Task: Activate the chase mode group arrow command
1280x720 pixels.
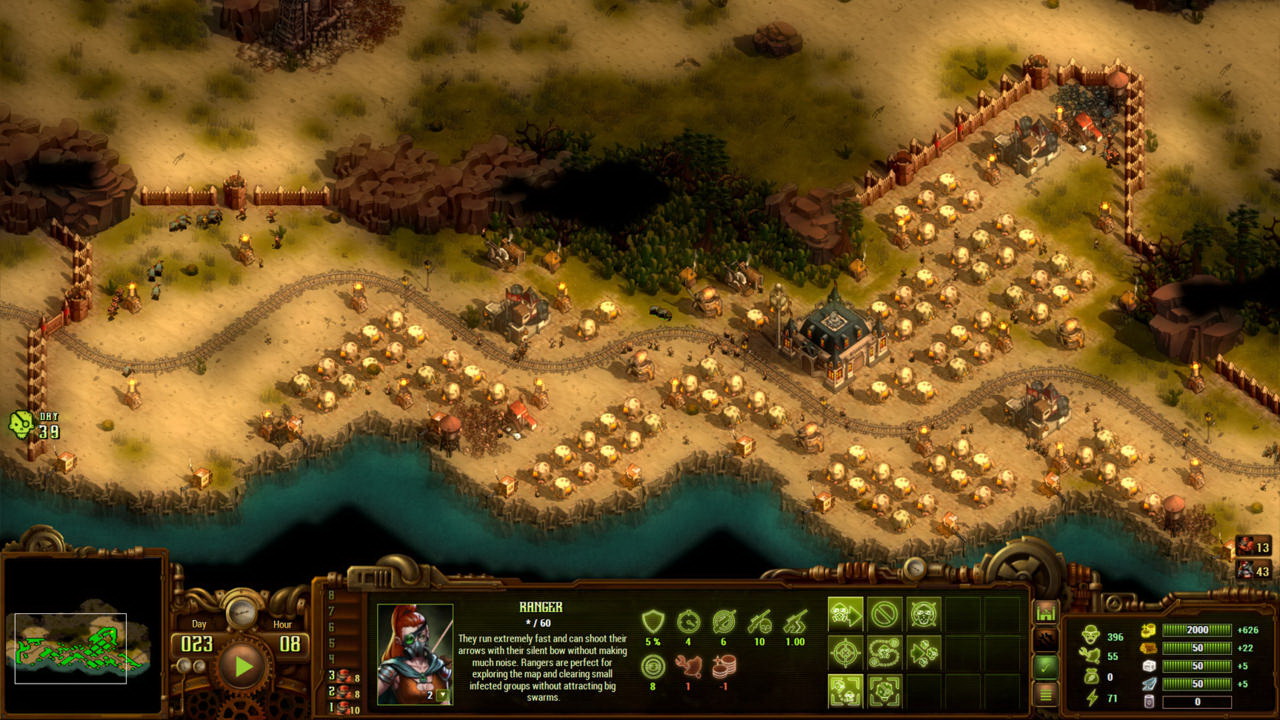Action: coord(924,653)
